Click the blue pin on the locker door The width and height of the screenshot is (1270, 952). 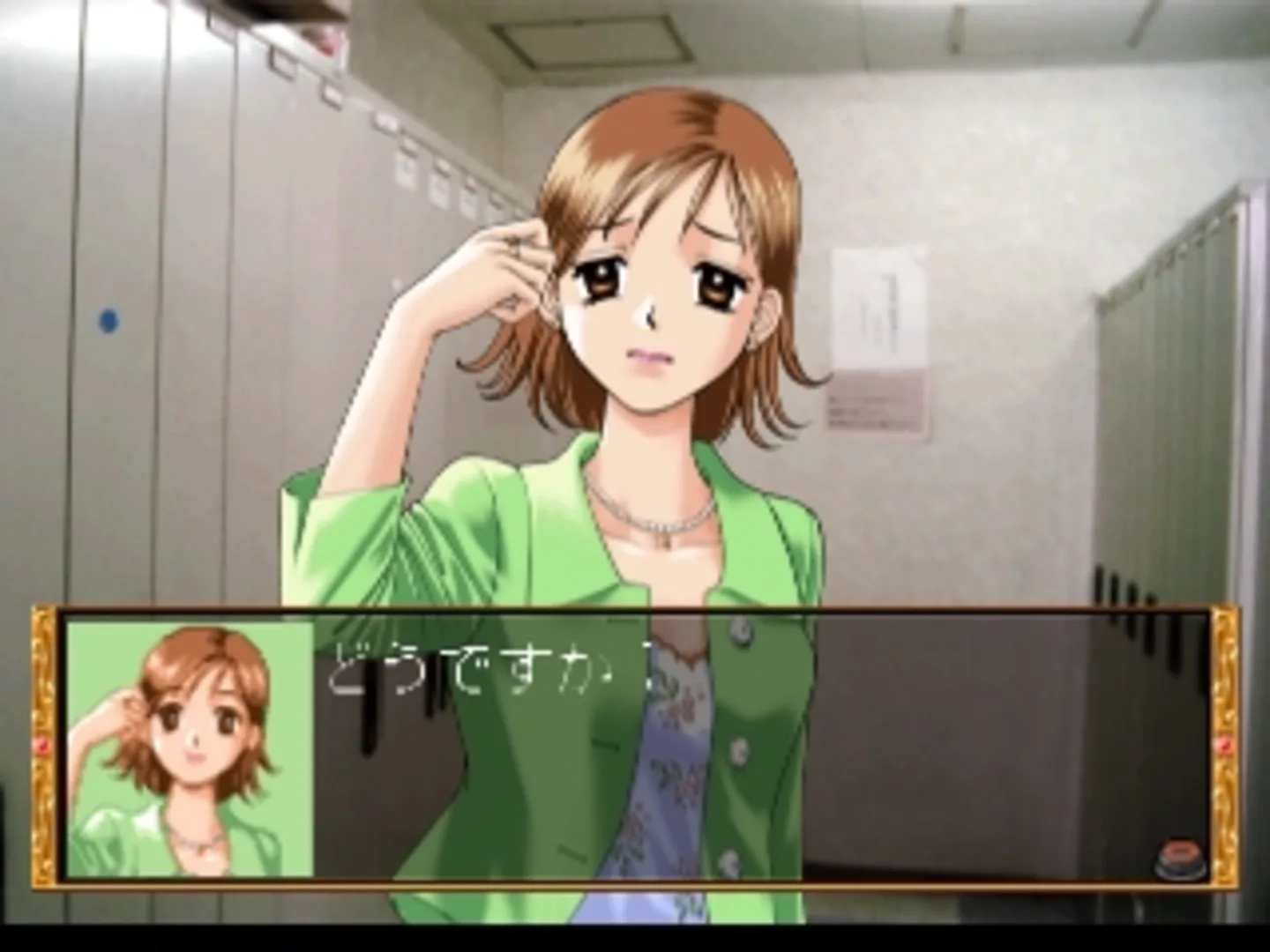pos(109,320)
